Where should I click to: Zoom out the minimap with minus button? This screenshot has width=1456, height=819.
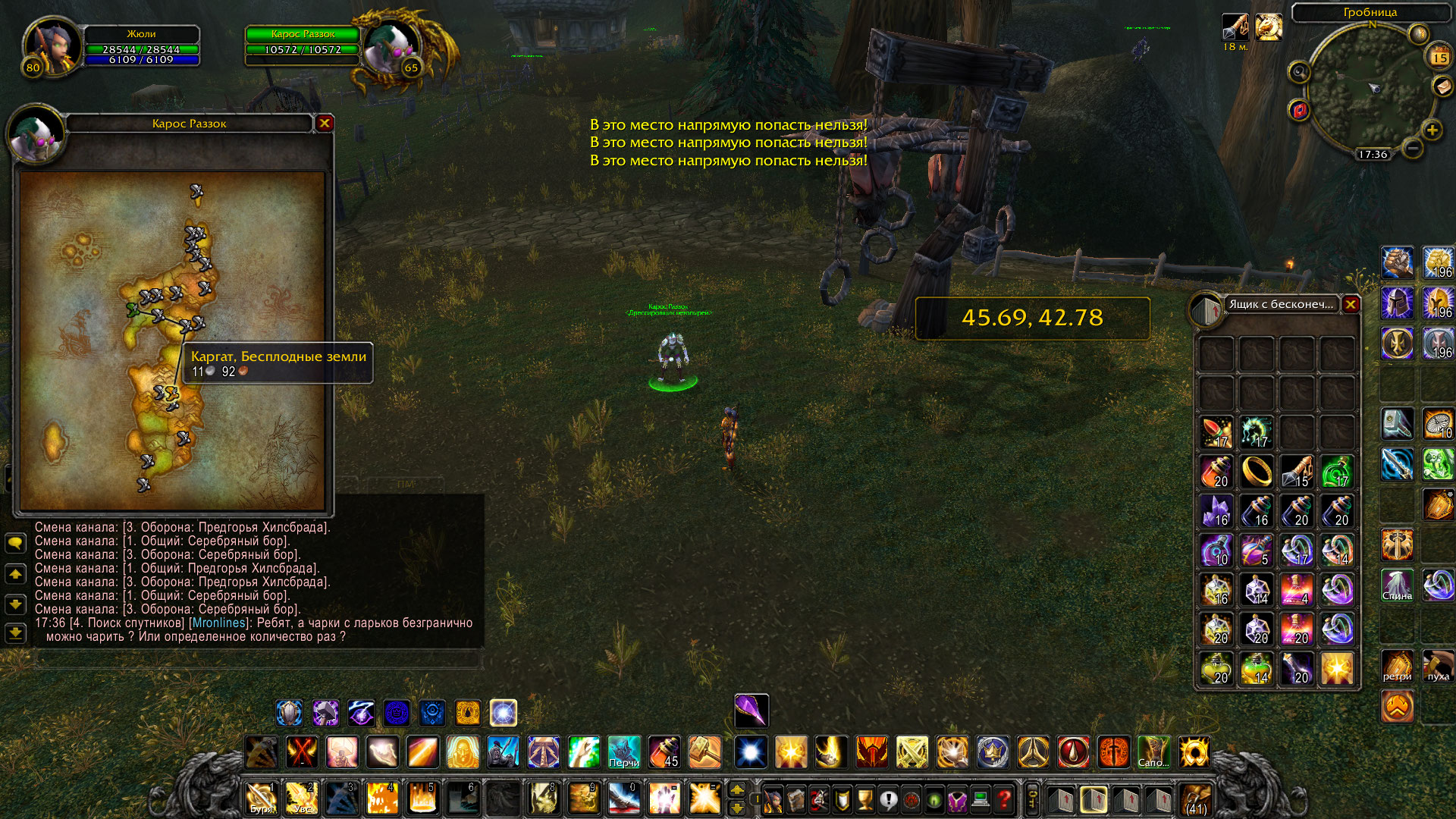click(x=1412, y=149)
